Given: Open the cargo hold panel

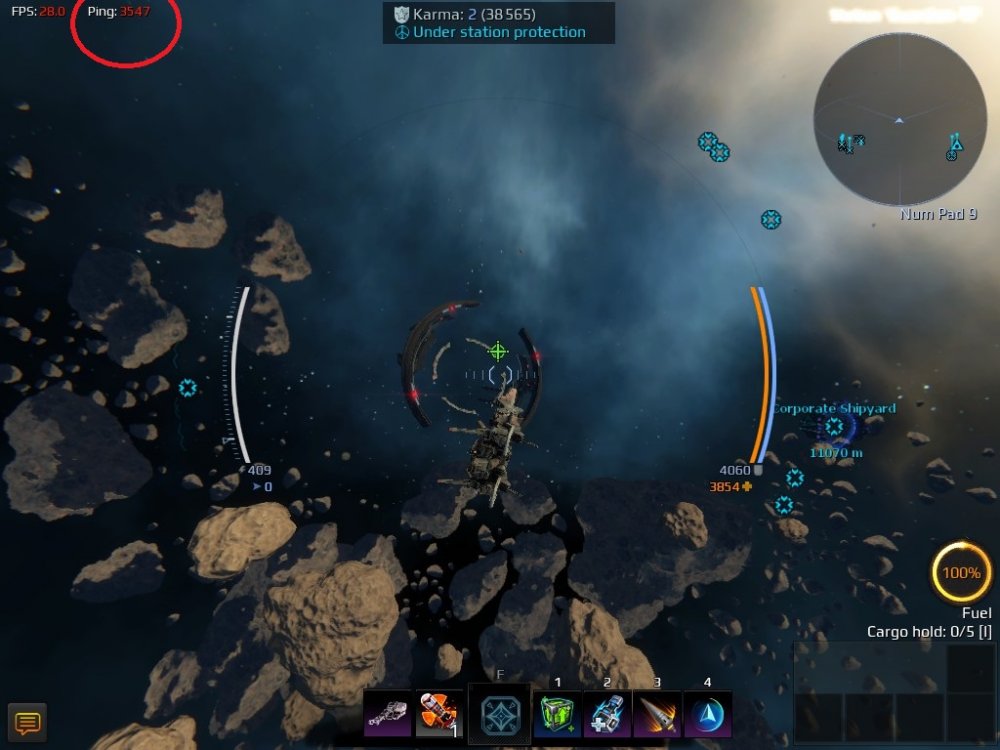Looking at the screenshot, I should [894, 691].
